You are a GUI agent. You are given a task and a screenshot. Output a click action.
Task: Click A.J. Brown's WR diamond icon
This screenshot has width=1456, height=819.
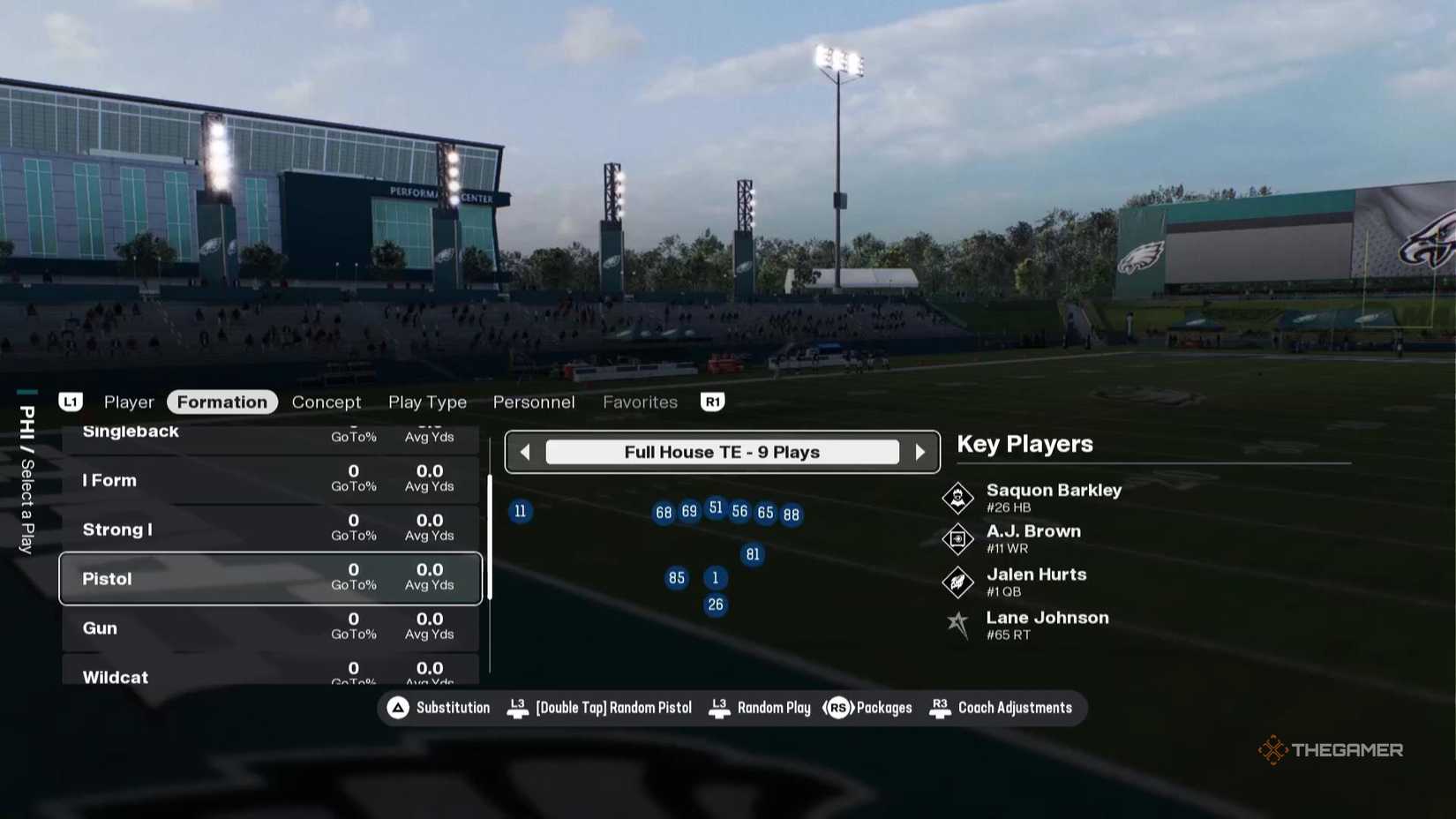pos(958,538)
